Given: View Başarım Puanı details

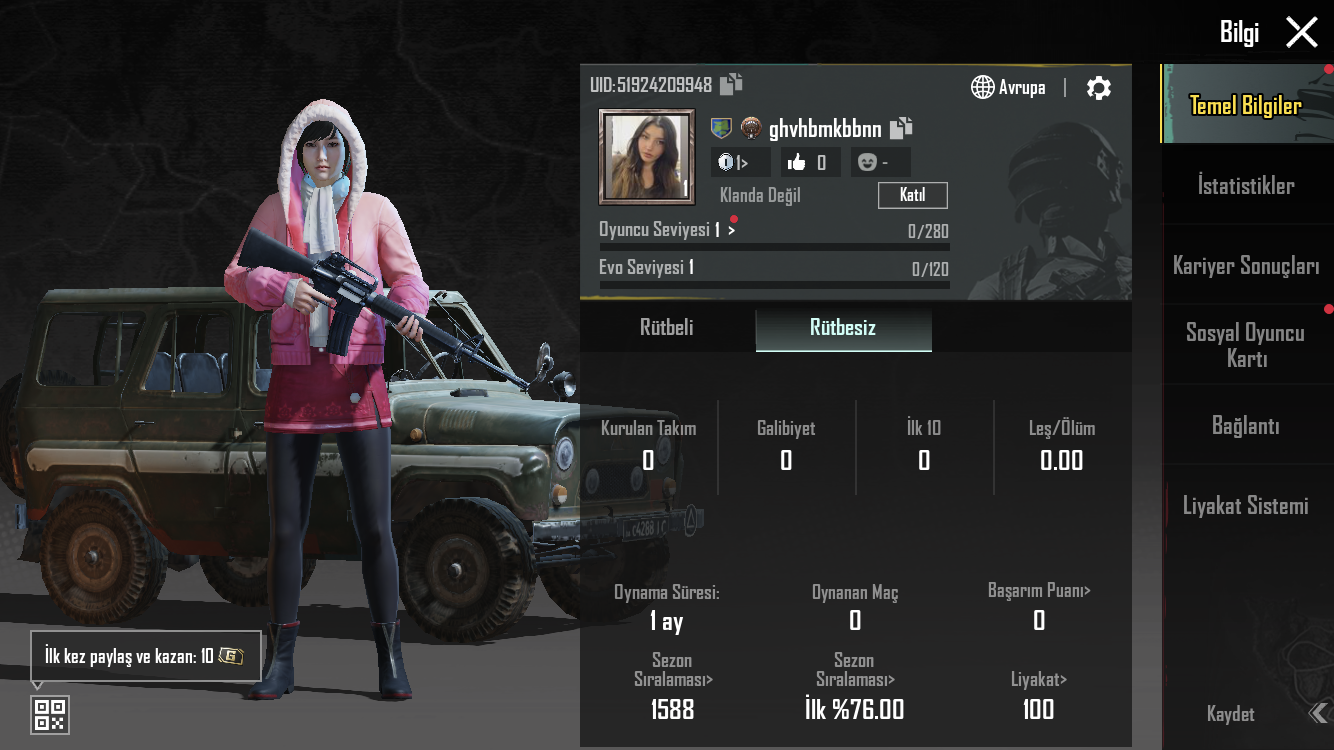Looking at the screenshot, I should pyautogui.click(x=1039, y=591).
